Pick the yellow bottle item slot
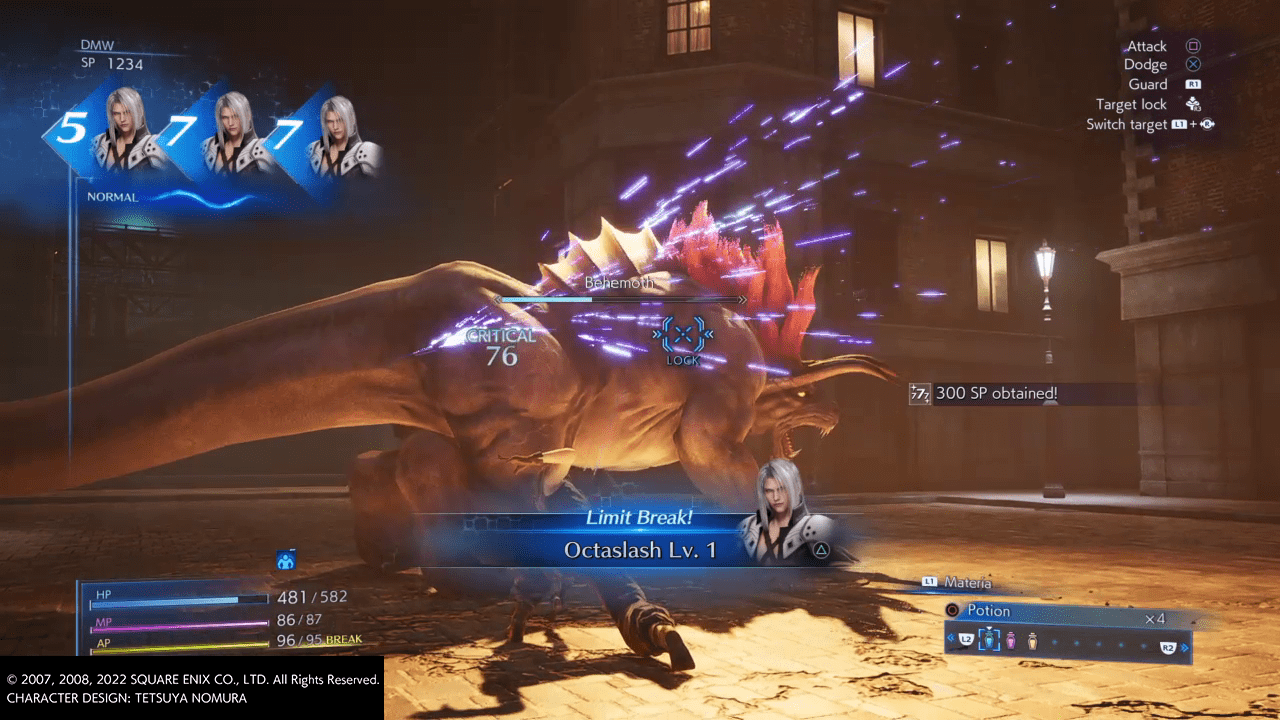Screen dimensions: 1280x720 click(1032, 640)
